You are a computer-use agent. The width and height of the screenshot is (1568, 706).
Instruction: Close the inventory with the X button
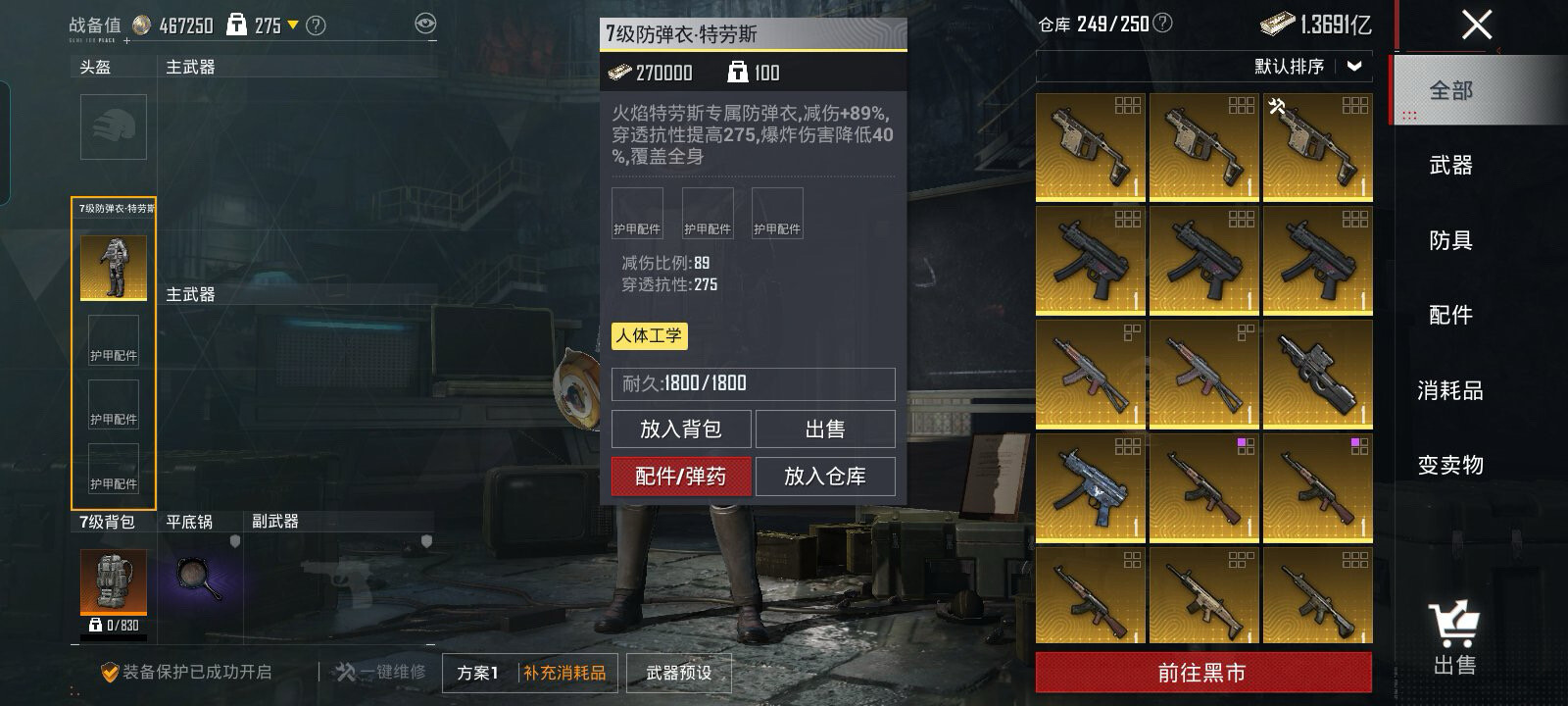(1476, 25)
